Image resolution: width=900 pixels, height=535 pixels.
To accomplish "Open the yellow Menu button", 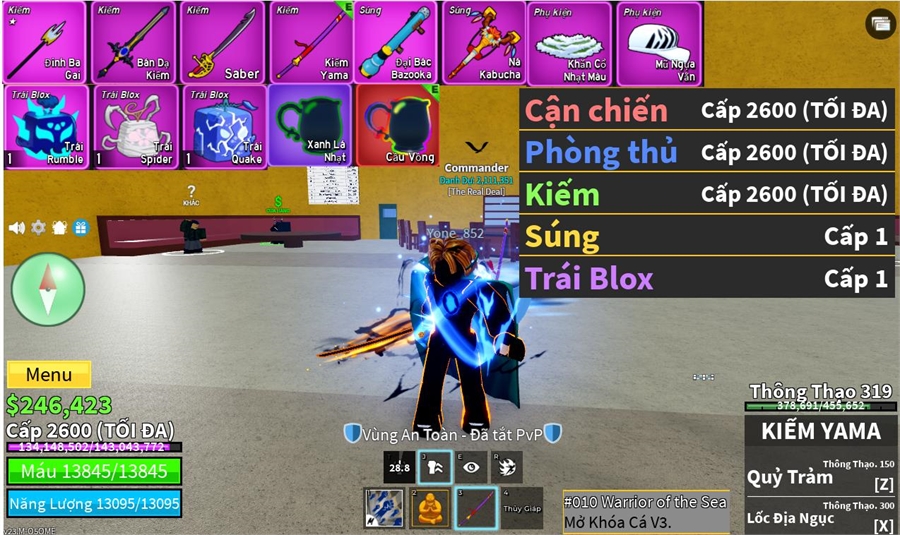I will (x=49, y=375).
